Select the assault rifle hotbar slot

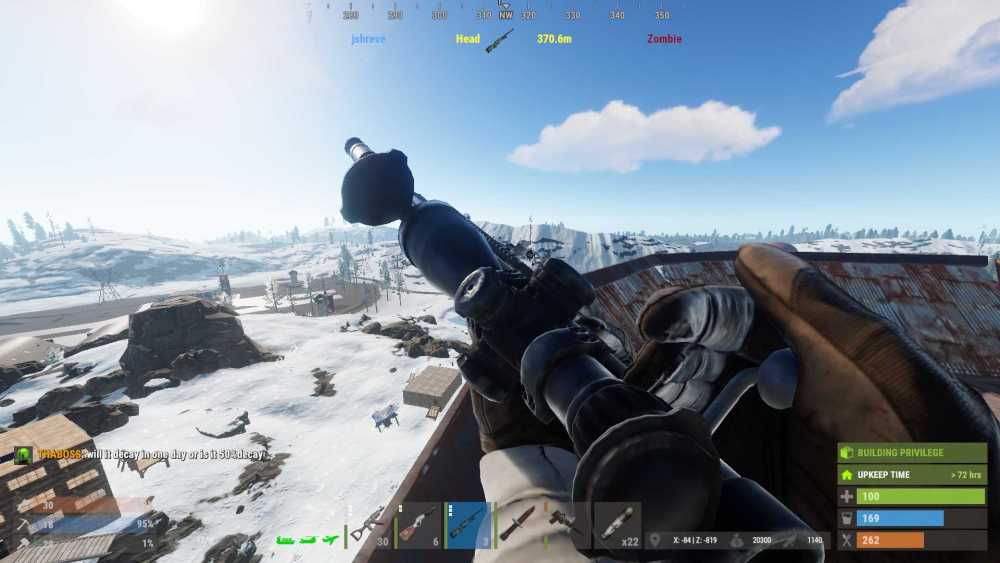click(x=369, y=525)
